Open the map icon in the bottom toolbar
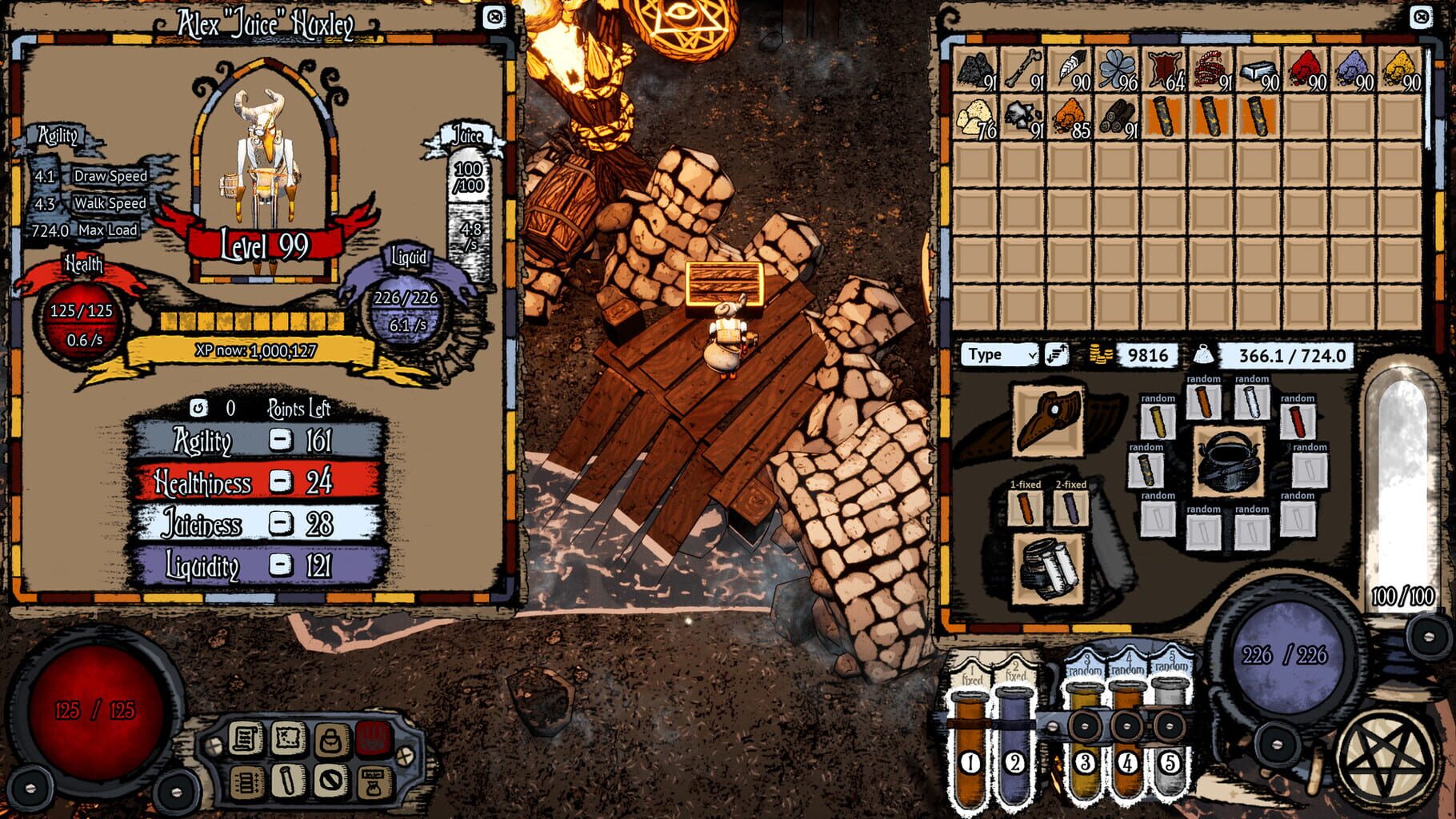The width and height of the screenshot is (1456, 819). coord(287,738)
